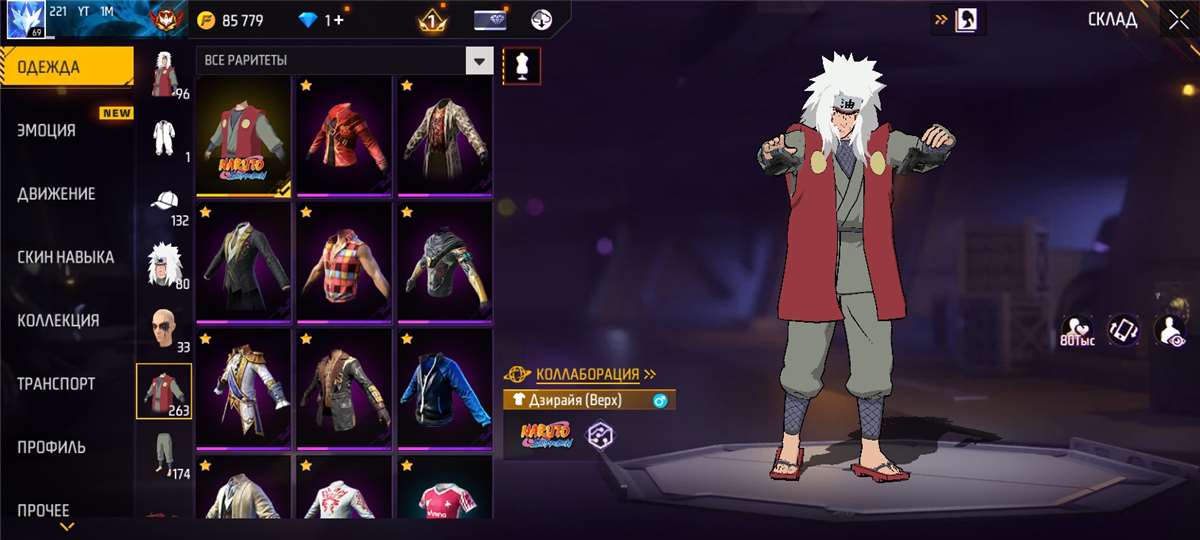Close the wardrobe screen with the X

tap(1174, 19)
